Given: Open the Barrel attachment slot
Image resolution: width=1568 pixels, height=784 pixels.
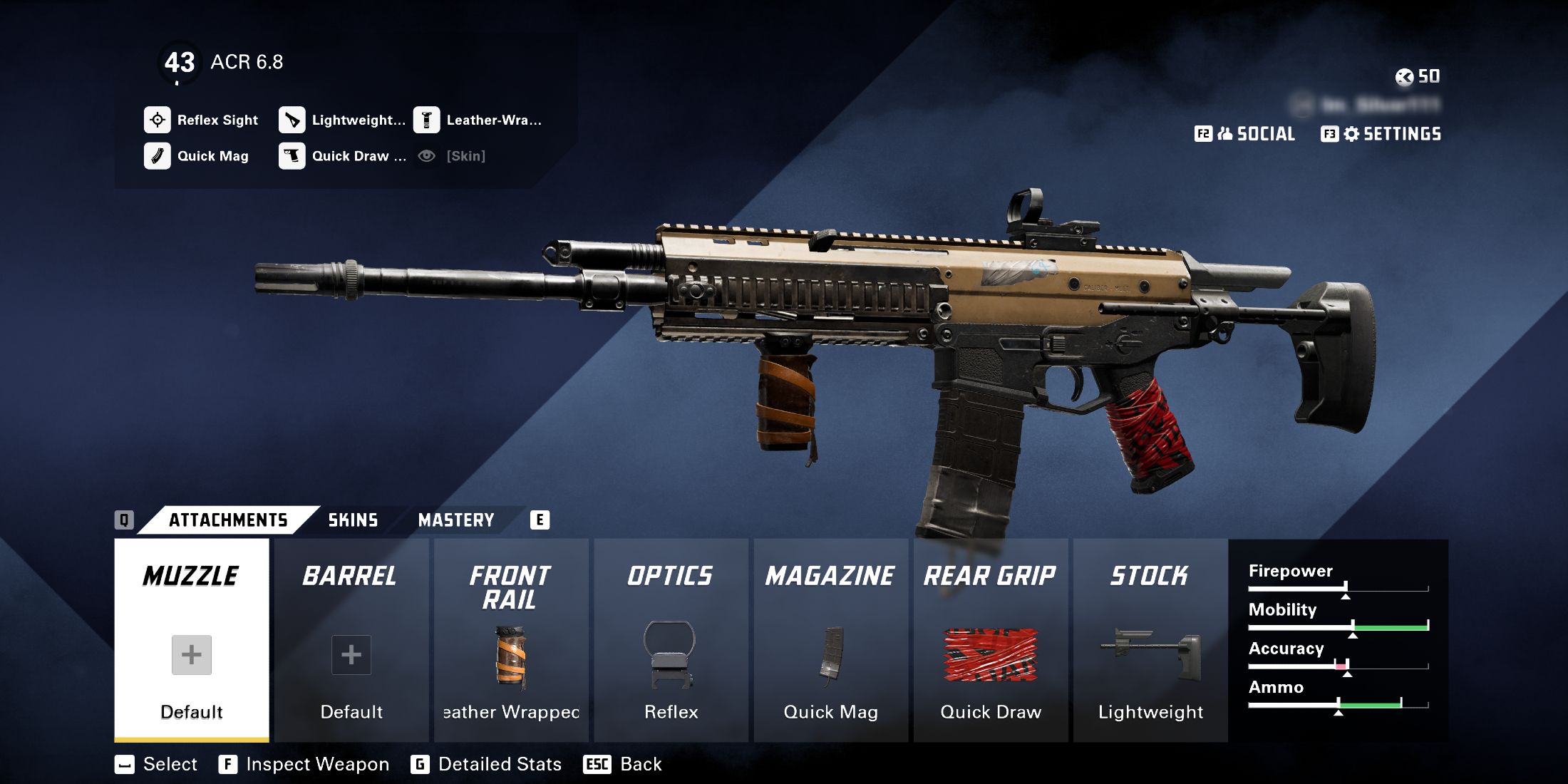Looking at the screenshot, I should [351, 641].
